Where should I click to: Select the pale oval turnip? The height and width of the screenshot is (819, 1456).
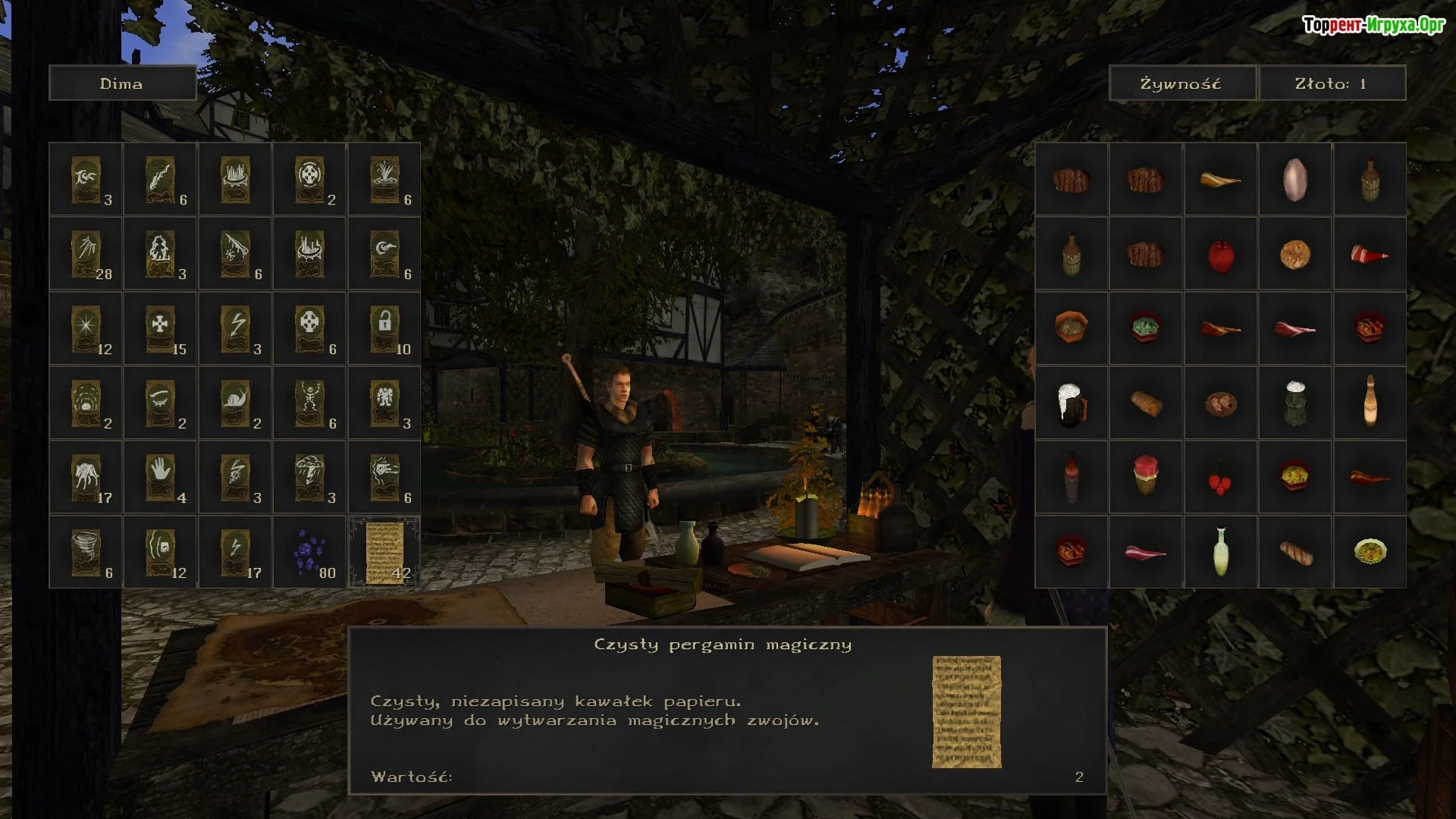(x=1294, y=180)
